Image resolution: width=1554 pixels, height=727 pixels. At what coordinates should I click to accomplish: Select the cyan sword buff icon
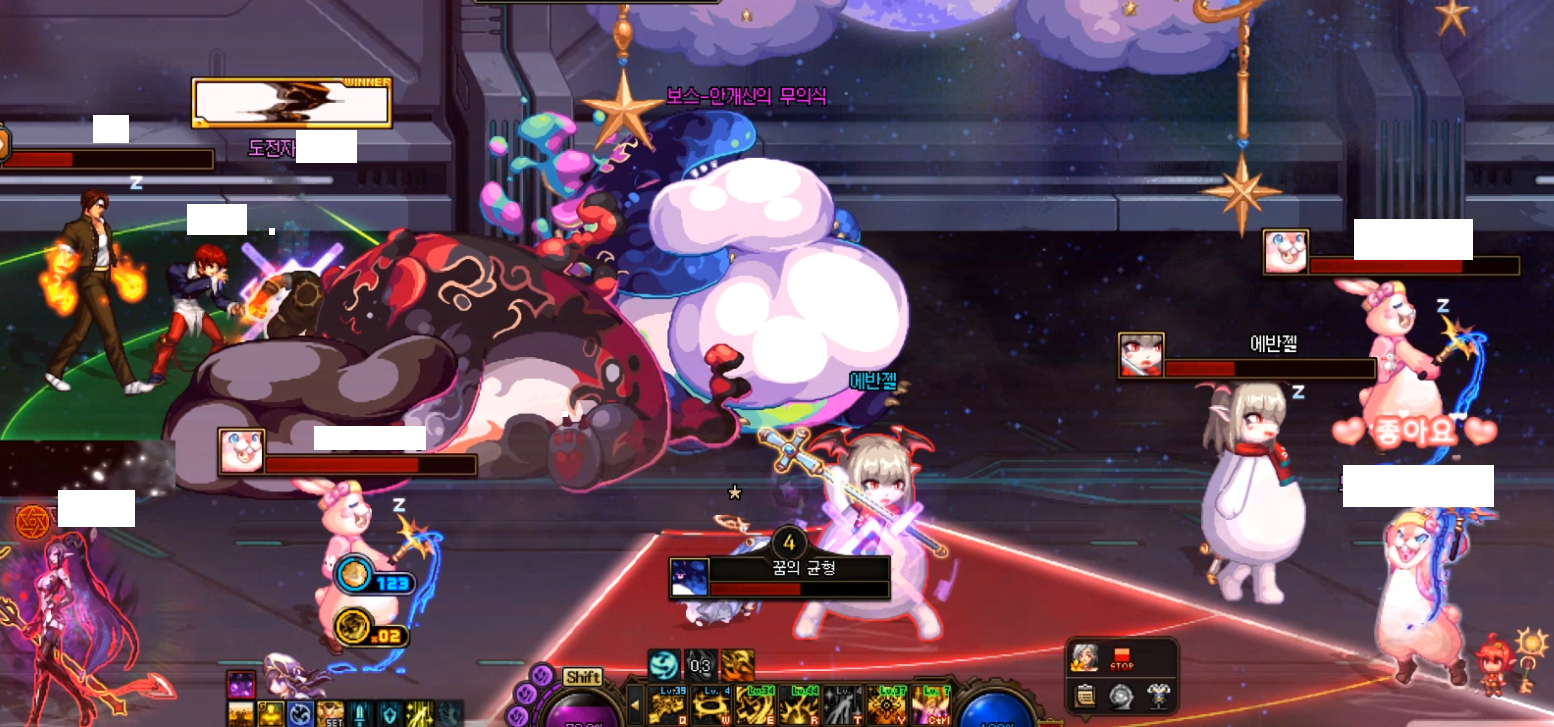pos(361,714)
